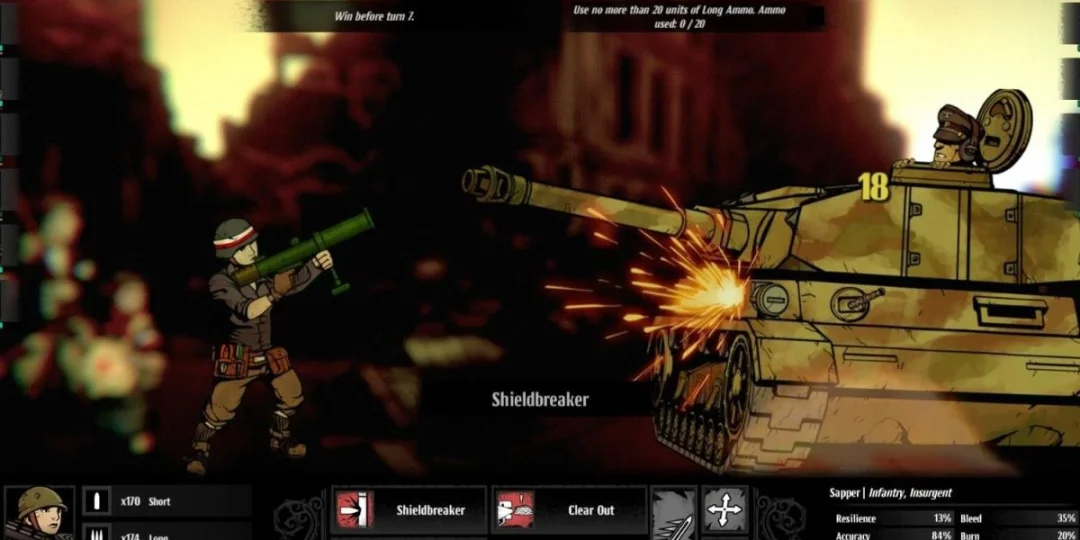Select the feather blade icon
This screenshot has height=540, width=1080.
(673, 513)
